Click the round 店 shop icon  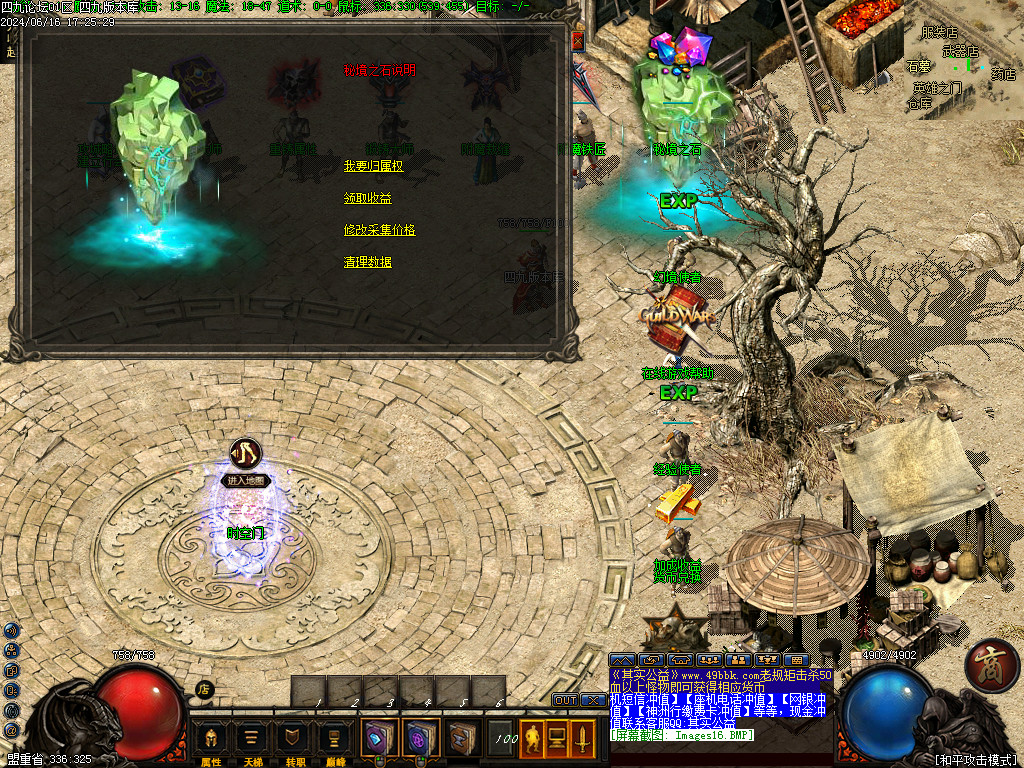coord(204,689)
